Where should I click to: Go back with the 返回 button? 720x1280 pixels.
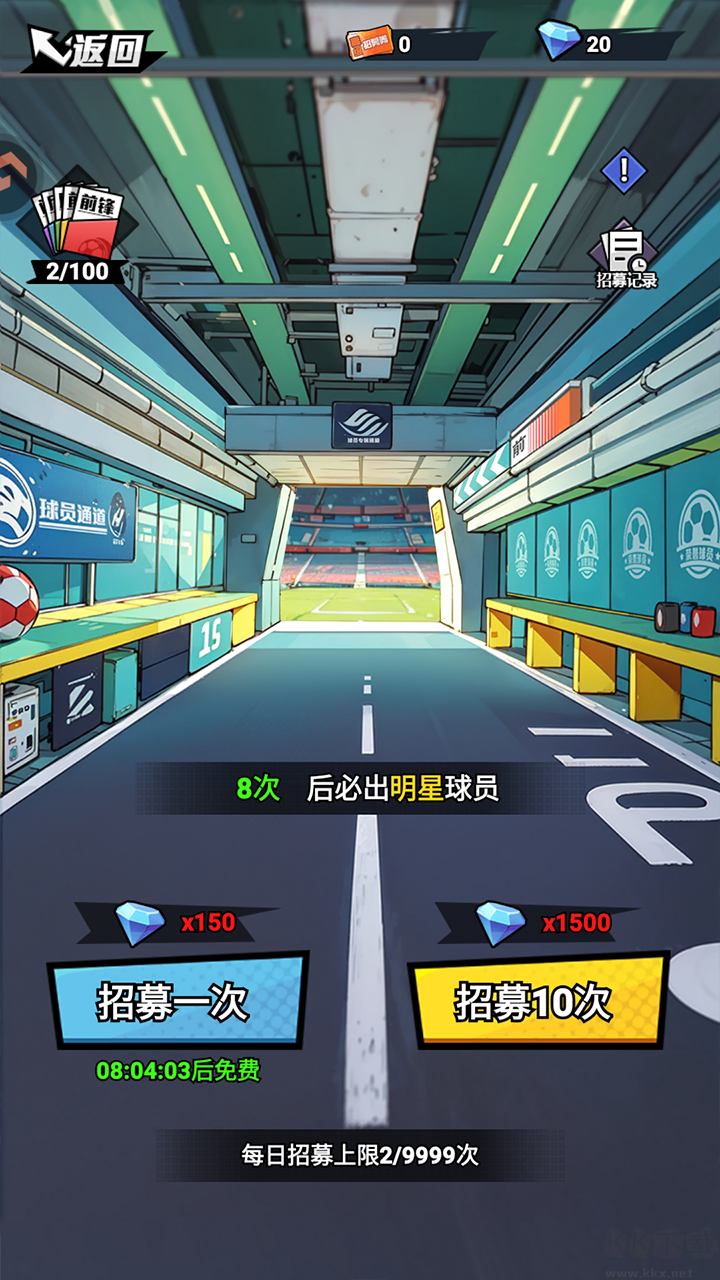(x=90, y=48)
